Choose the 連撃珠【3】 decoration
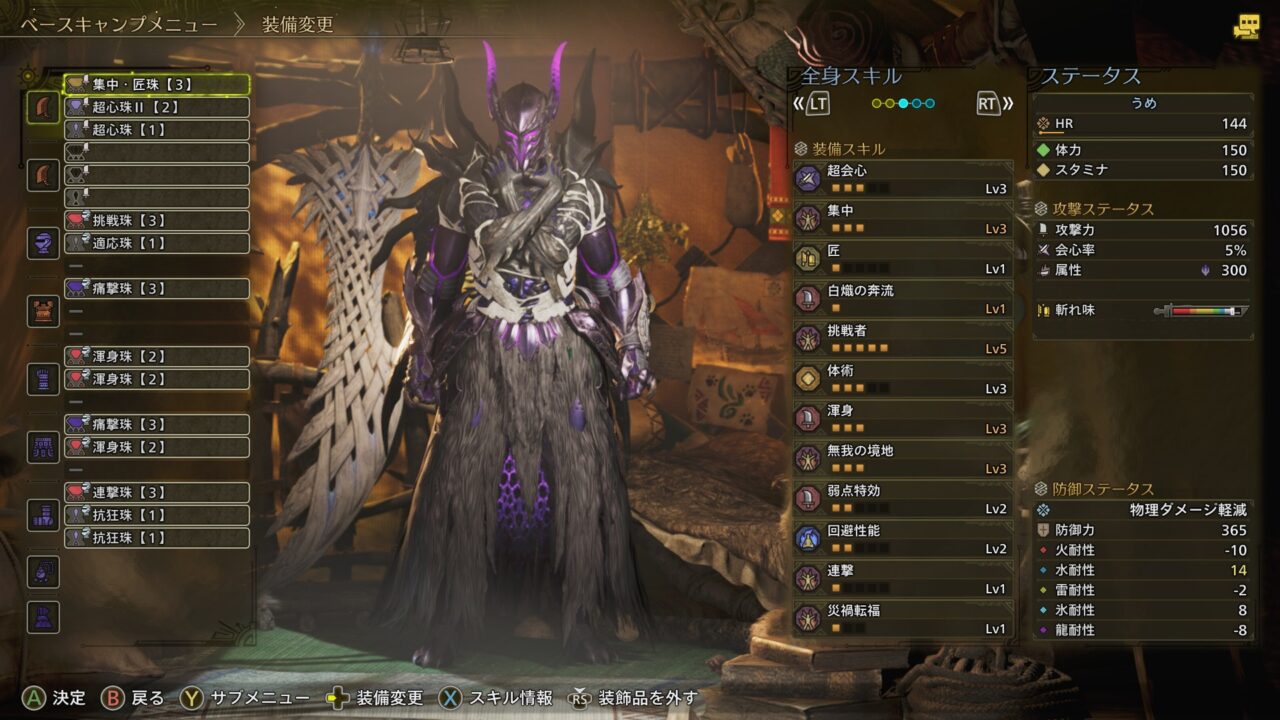This screenshot has height=720, width=1280. 157,492
